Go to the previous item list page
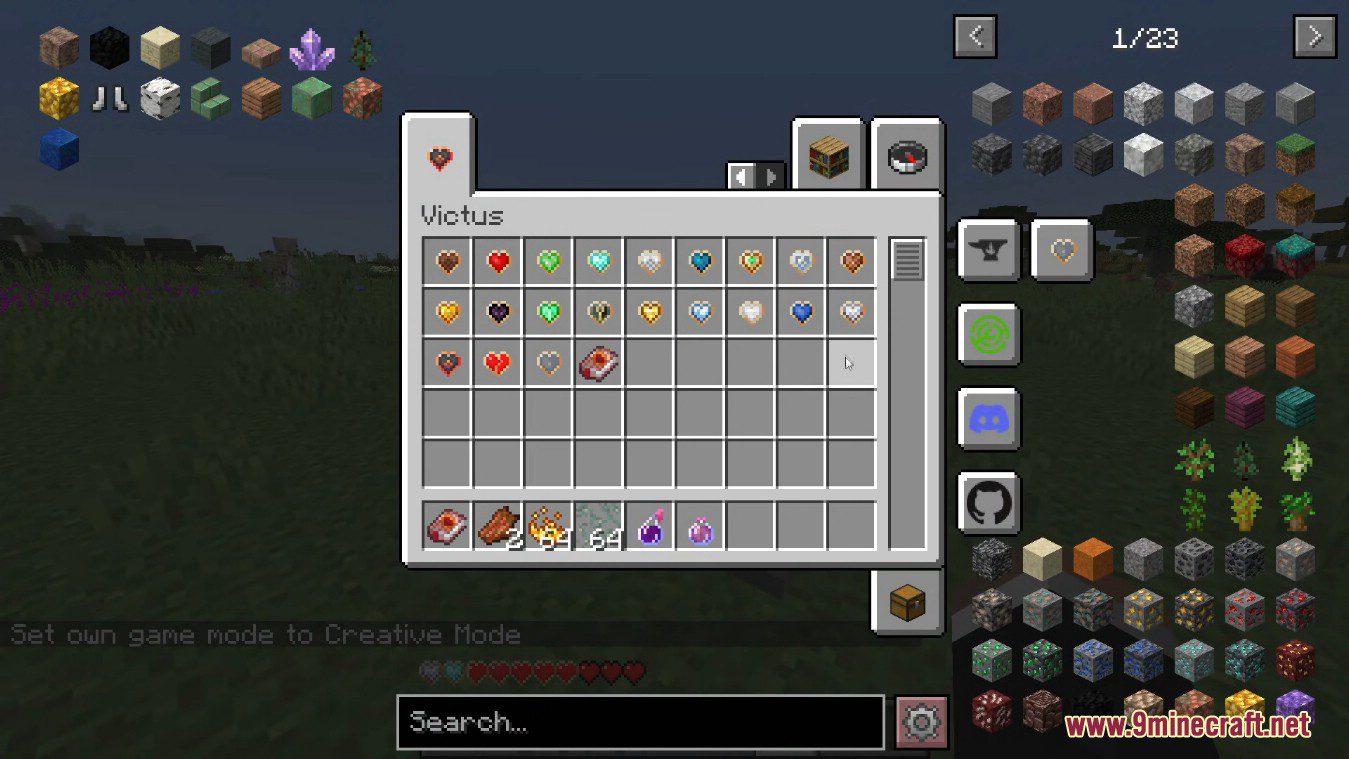The height and width of the screenshot is (759, 1349). (x=976, y=38)
